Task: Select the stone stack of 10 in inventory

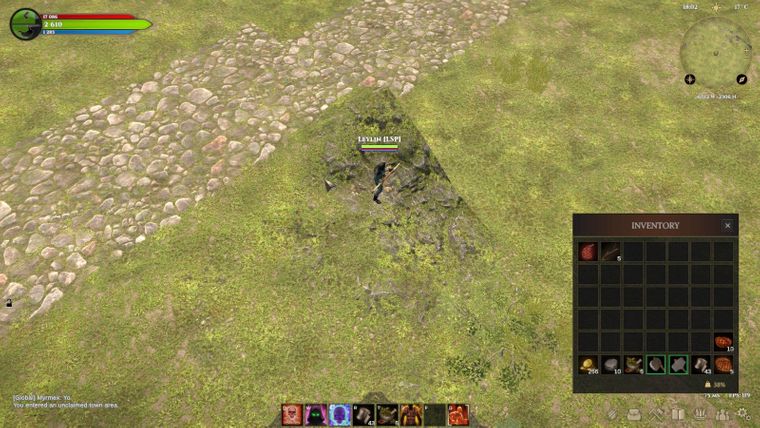Action: [x=610, y=365]
